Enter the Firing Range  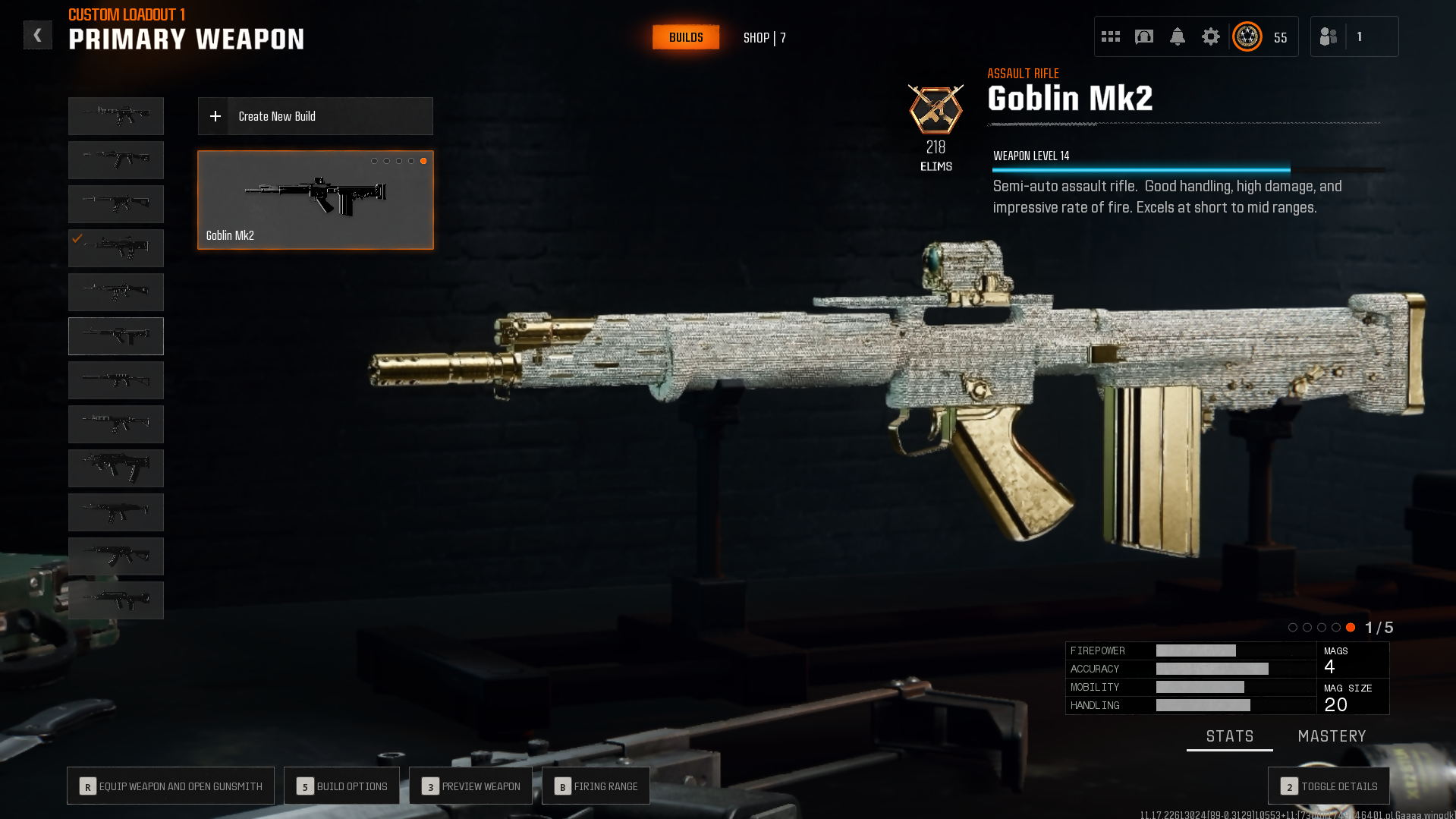click(x=596, y=786)
